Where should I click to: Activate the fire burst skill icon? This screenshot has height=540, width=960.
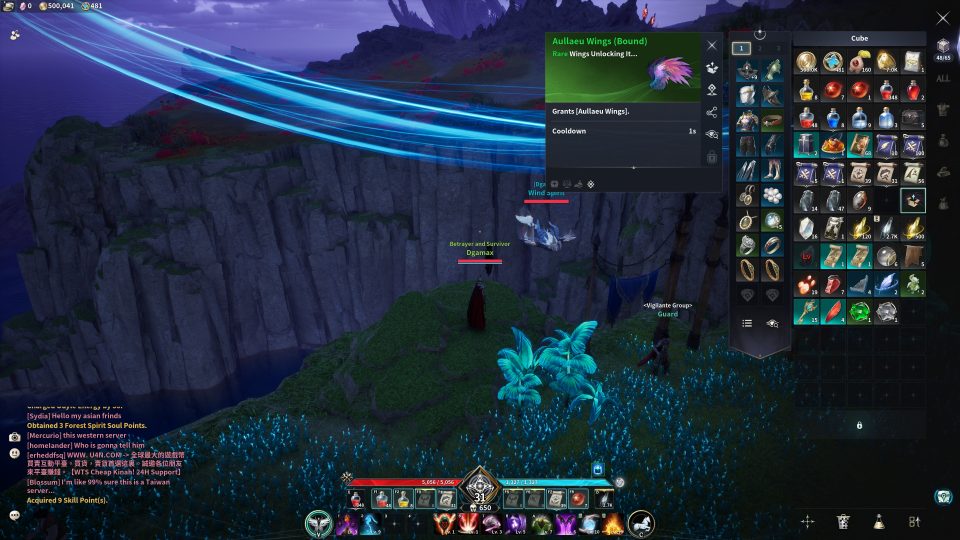pyautogui.click(x=611, y=523)
